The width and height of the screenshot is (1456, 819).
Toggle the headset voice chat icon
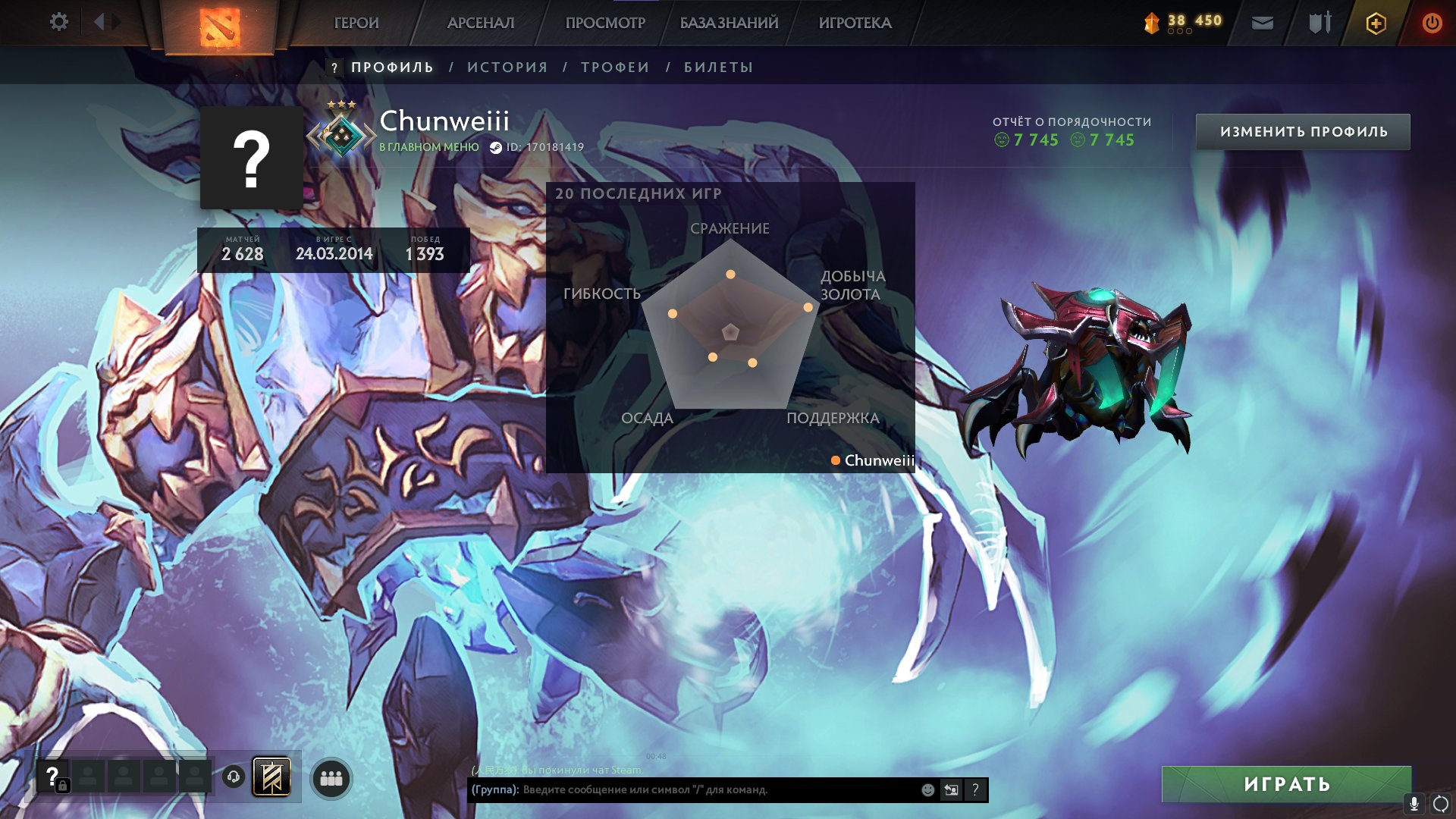235,777
